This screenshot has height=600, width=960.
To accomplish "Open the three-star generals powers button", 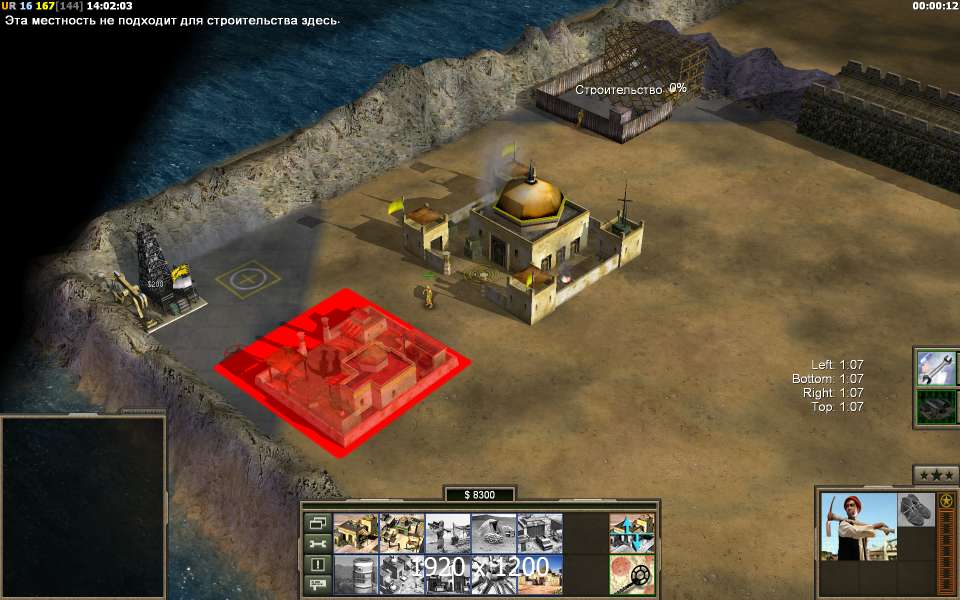I will (936, 475).
